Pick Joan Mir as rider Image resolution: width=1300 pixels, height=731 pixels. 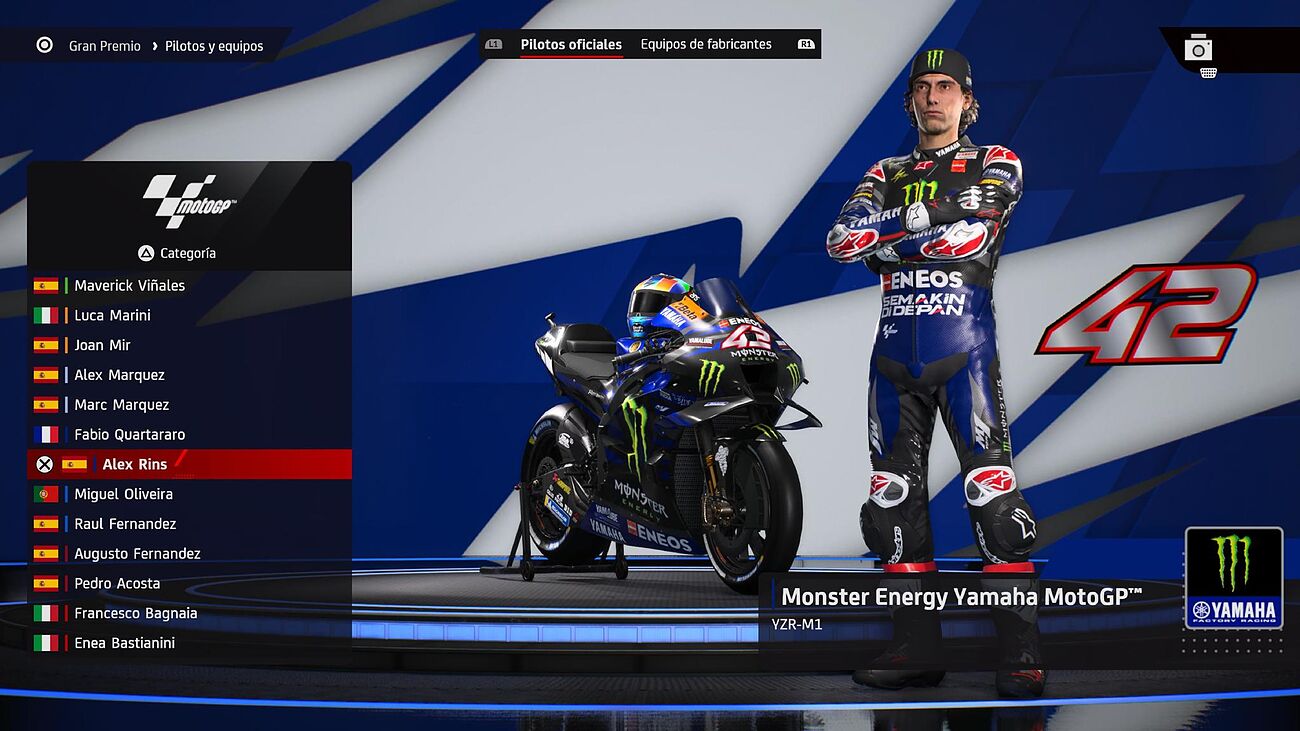[102, 345]
